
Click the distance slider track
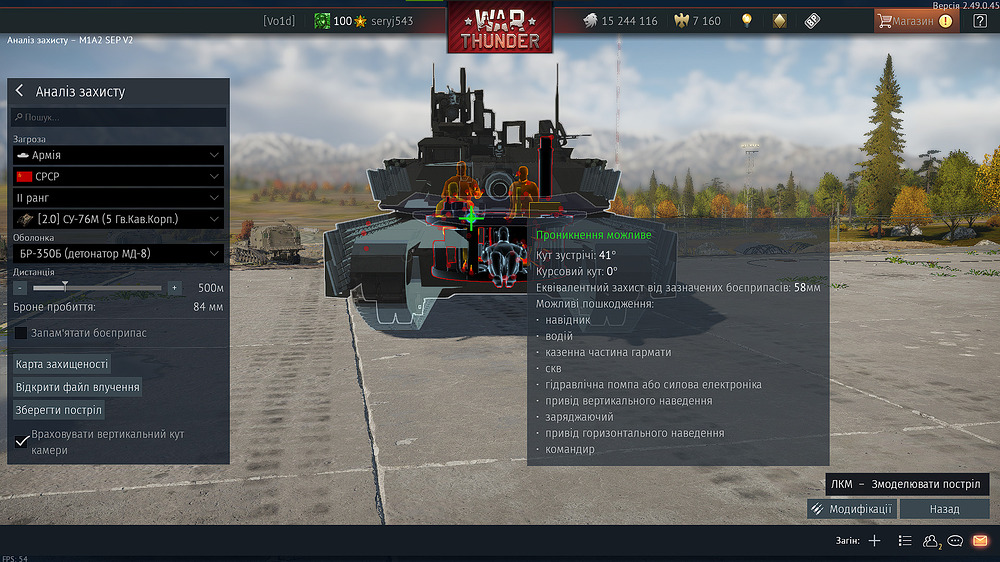pos(97,288)
